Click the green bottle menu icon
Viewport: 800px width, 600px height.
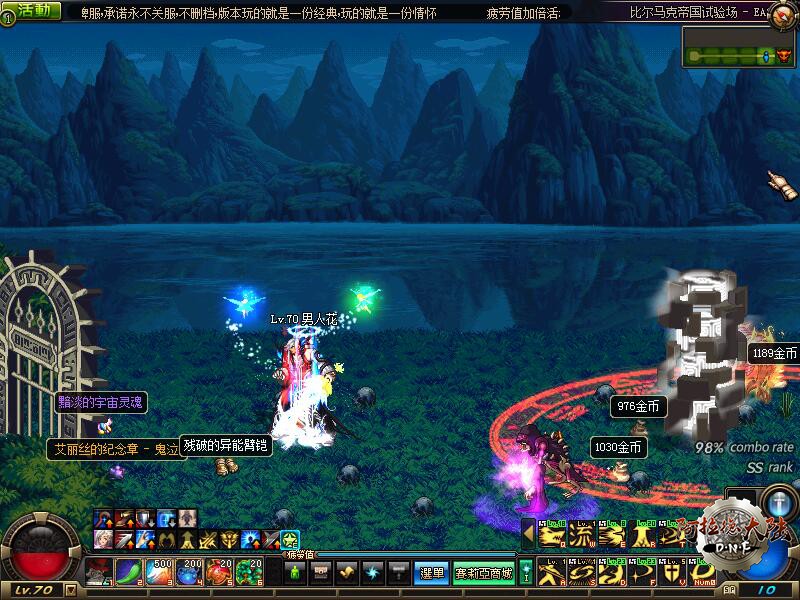coord(295,573)
